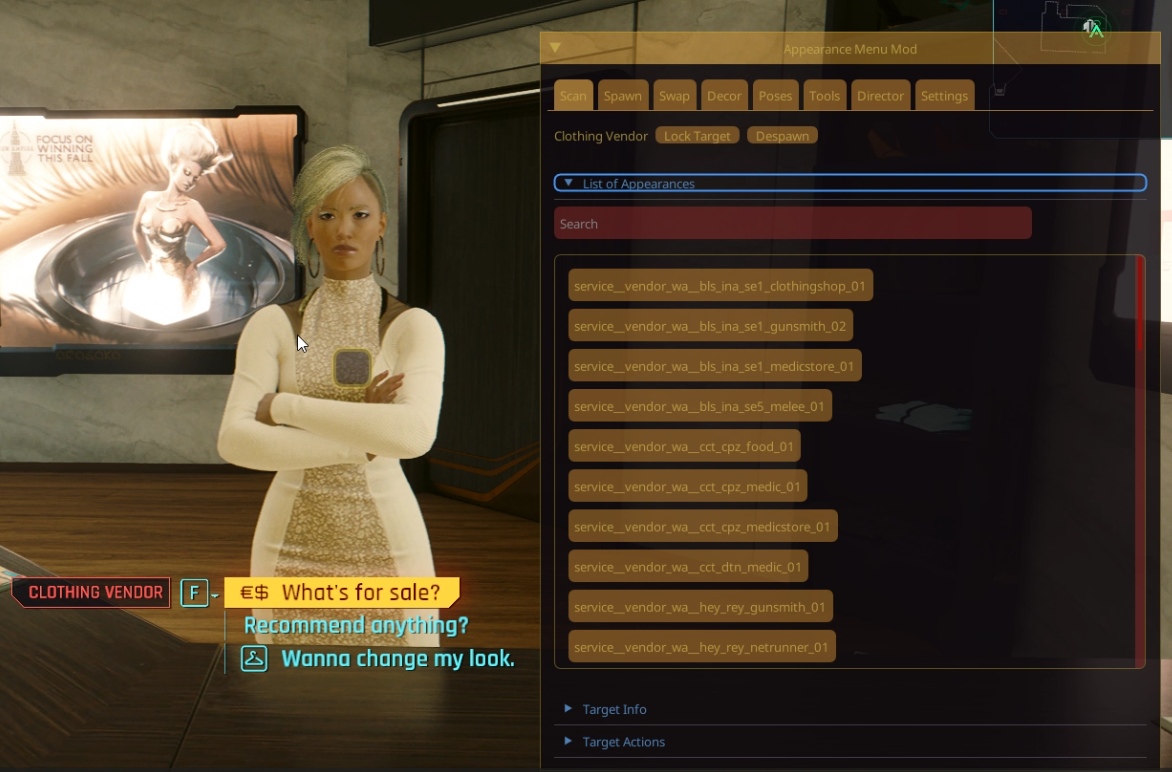Viewport: 1172px width, 772px height.
Task: Open the Tools tab
Action: (x=824, y=96)
